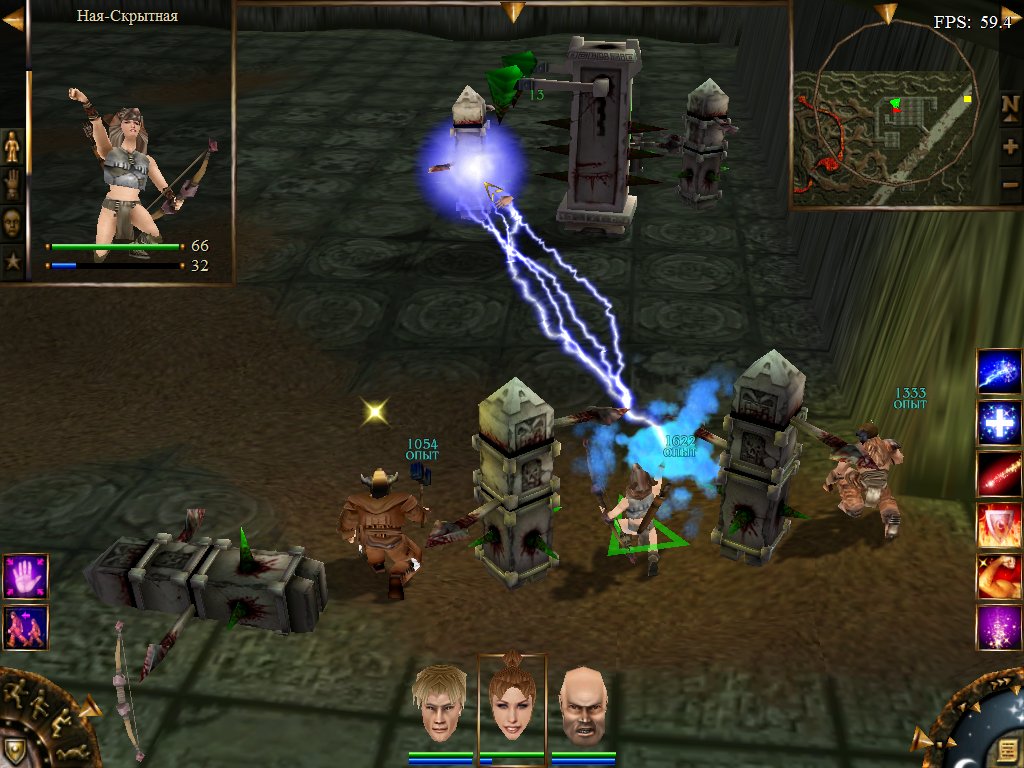Cast the blue lightning spell
The image size is (1024, 768).
[999, 372]
